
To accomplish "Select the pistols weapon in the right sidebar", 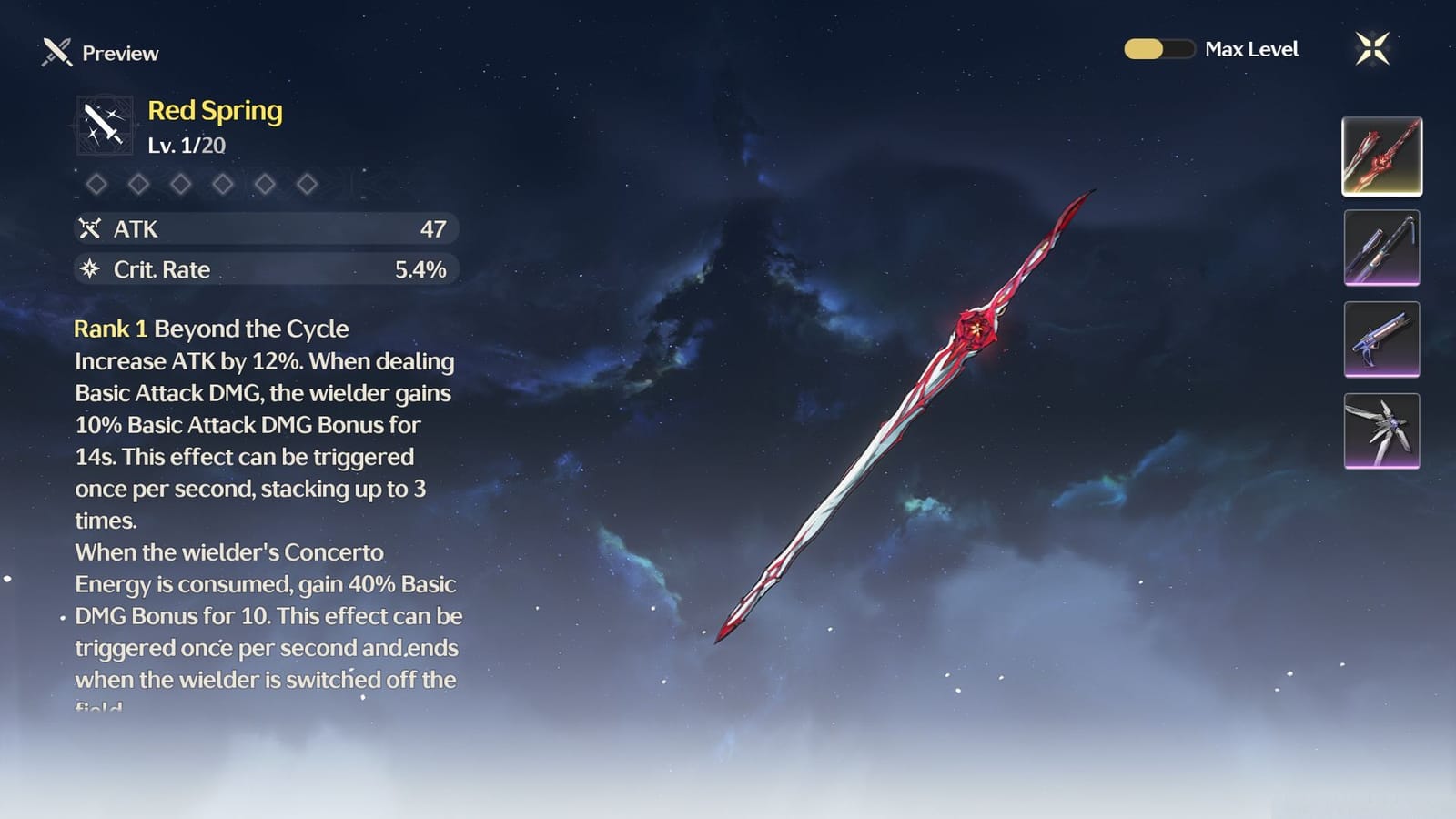I will tap(1381, 339).
